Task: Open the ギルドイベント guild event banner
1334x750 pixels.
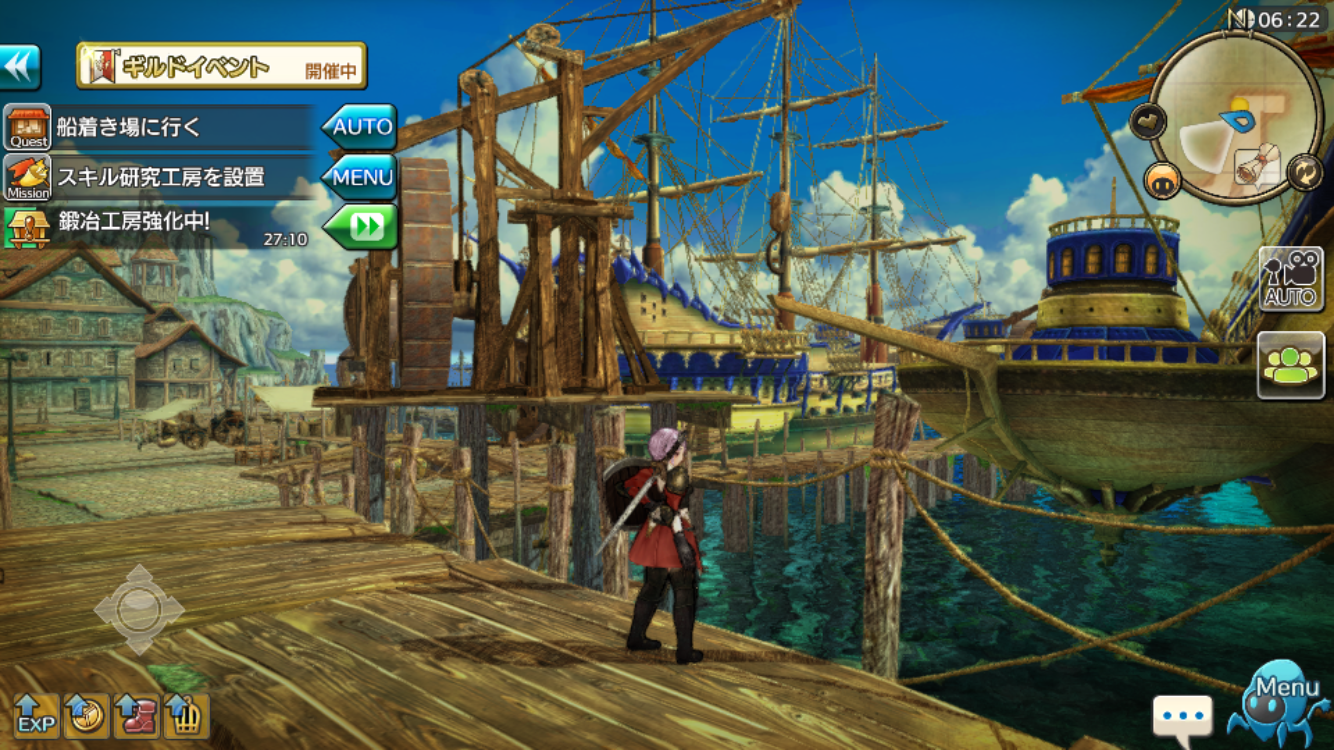Action: (222, 67)
